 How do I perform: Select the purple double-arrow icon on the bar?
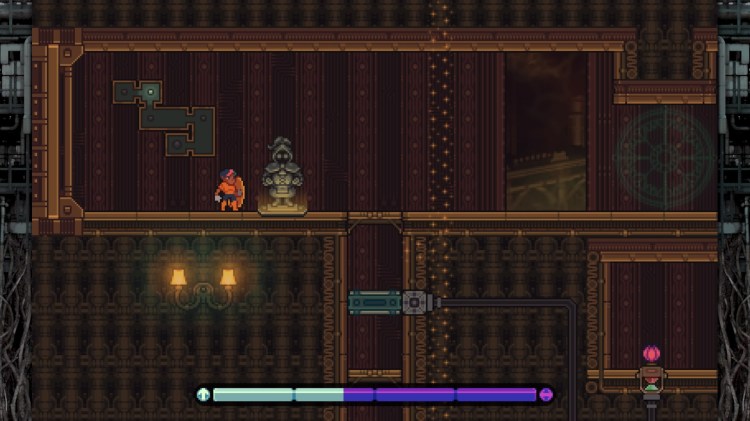tap(546, 395)
